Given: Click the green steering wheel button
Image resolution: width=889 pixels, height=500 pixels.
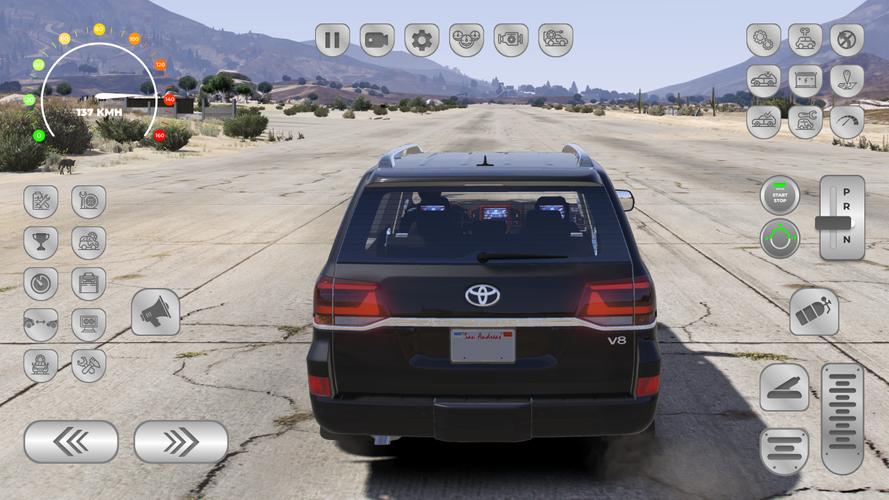Looking at the screenshot, I should 780,239.
